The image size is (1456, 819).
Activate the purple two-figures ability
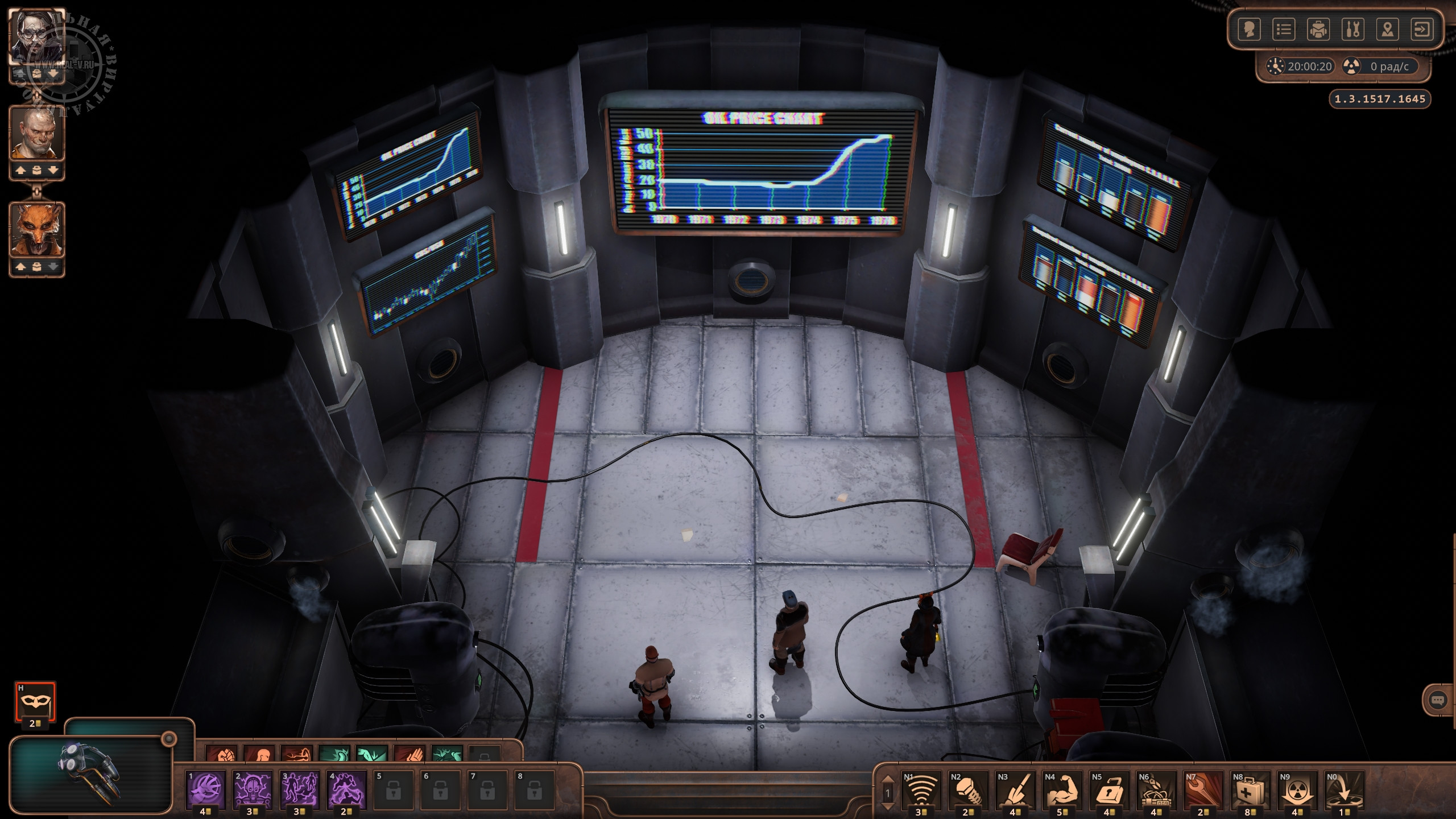(x=300, y=789)
